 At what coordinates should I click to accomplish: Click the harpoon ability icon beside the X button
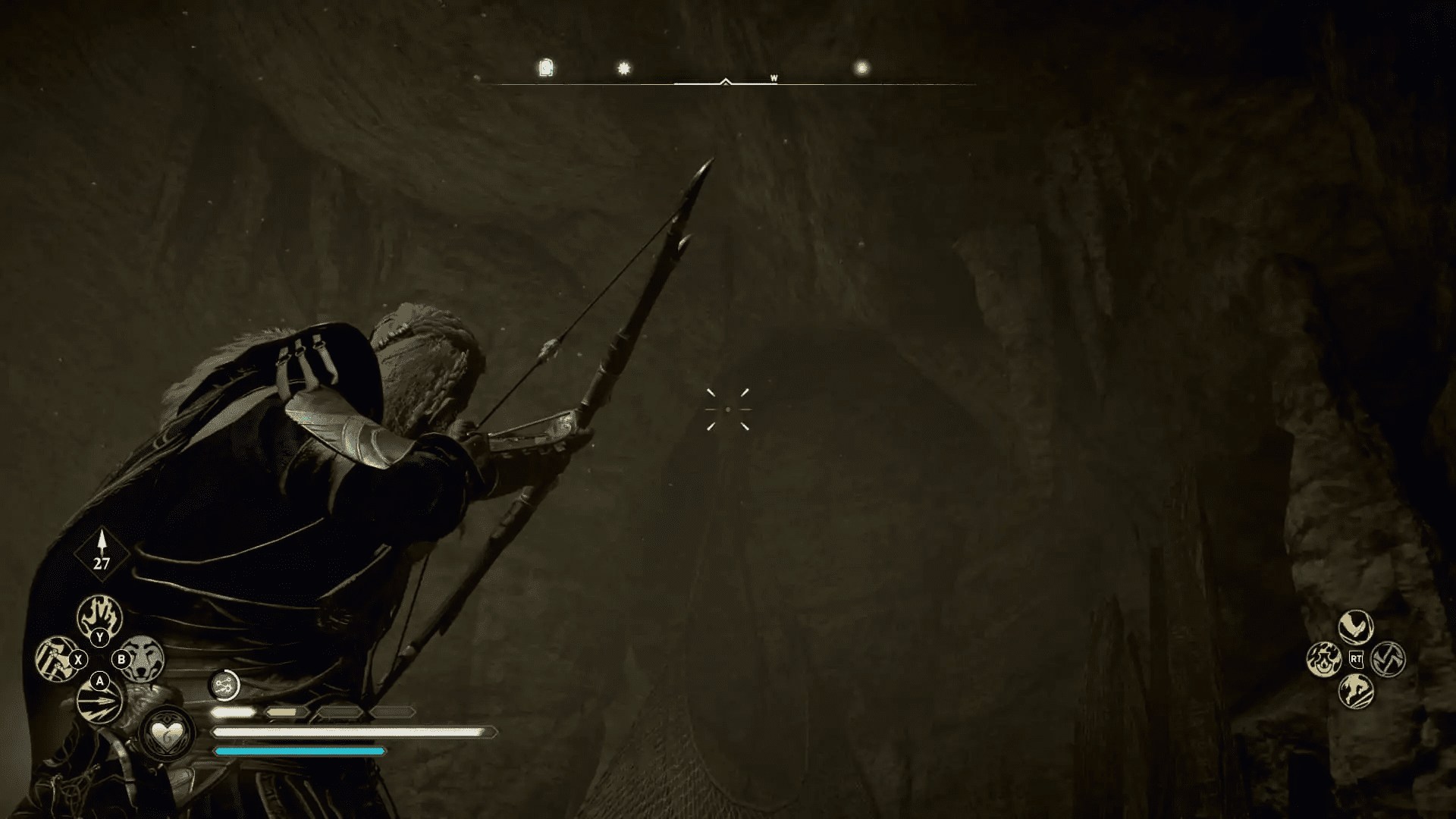coord(55,660)
